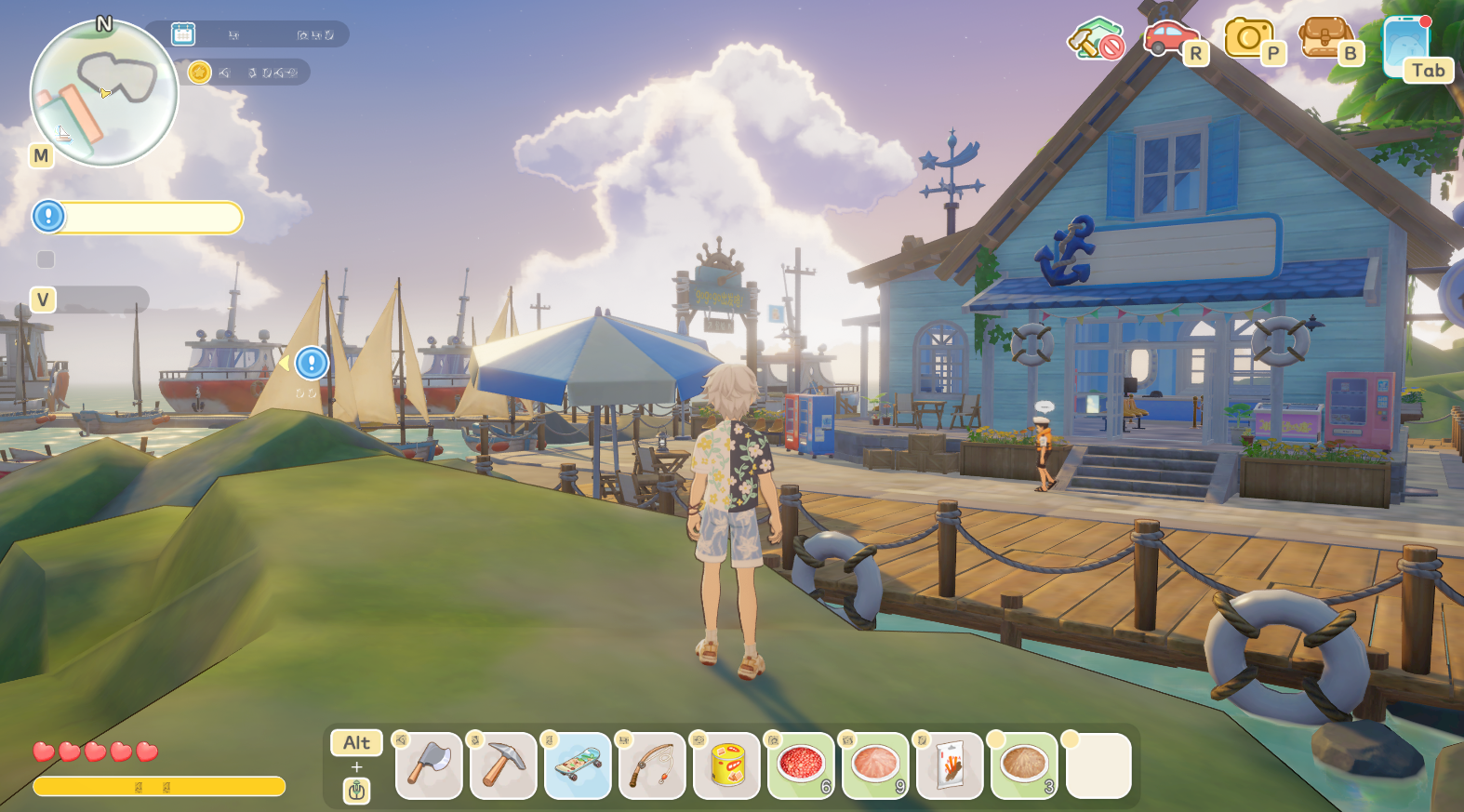Open the yellow camera photo mode
Viewport: 1464px width, 812px height.
1248,39
